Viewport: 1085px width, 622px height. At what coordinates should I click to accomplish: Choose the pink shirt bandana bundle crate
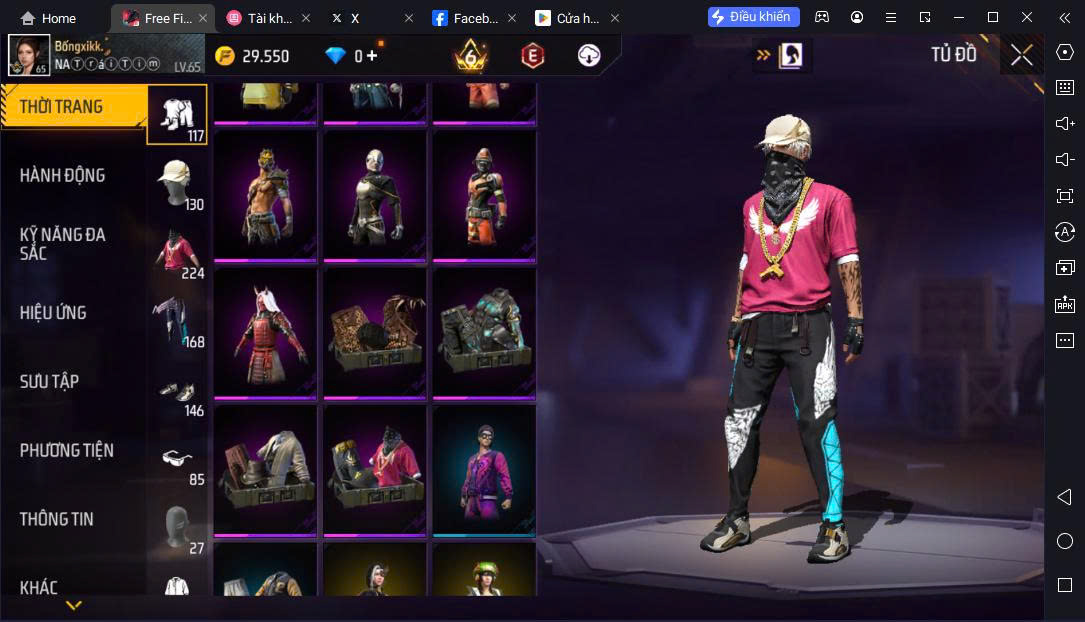tap(375, 468)
